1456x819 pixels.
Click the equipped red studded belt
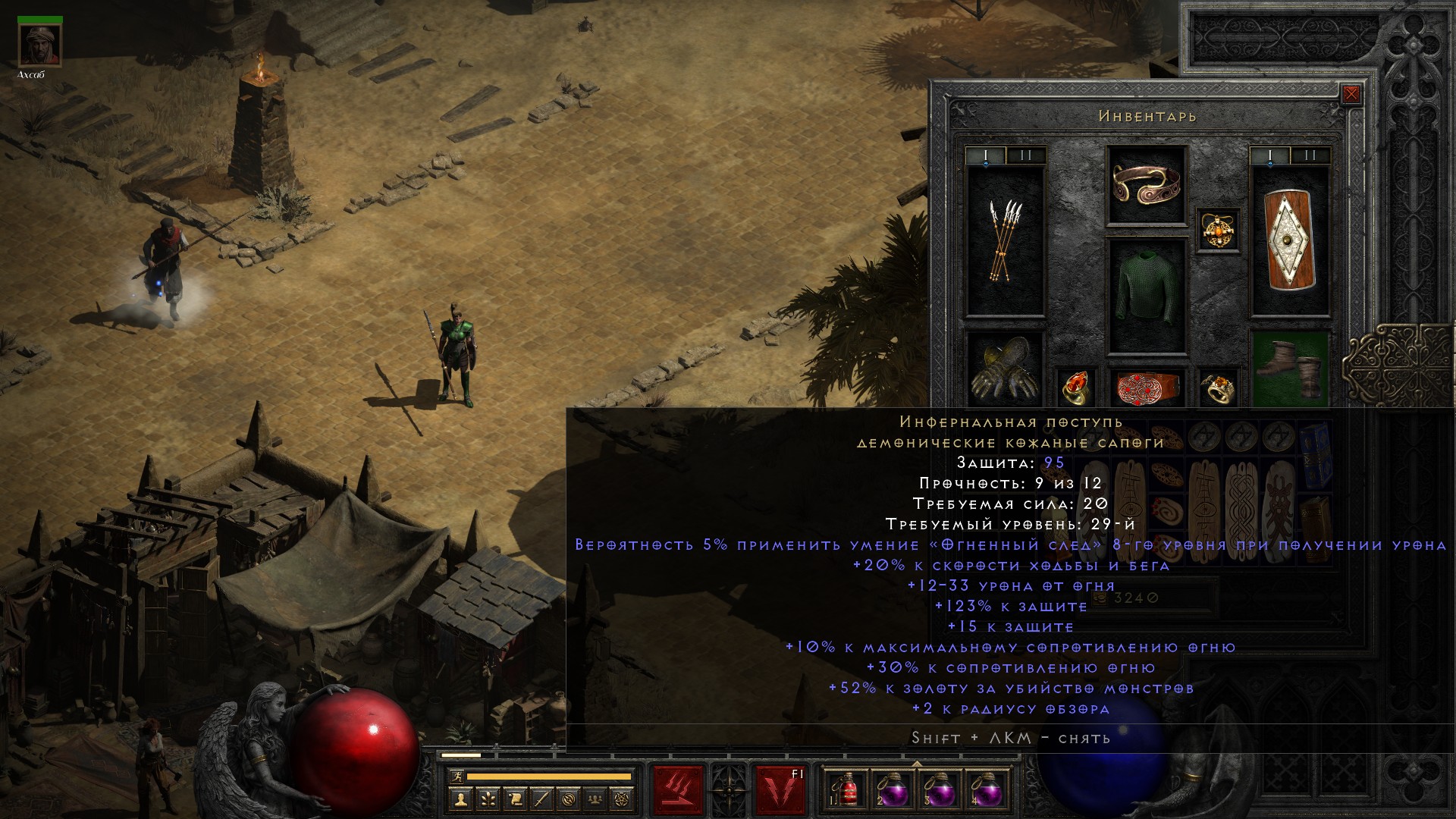1146,387
